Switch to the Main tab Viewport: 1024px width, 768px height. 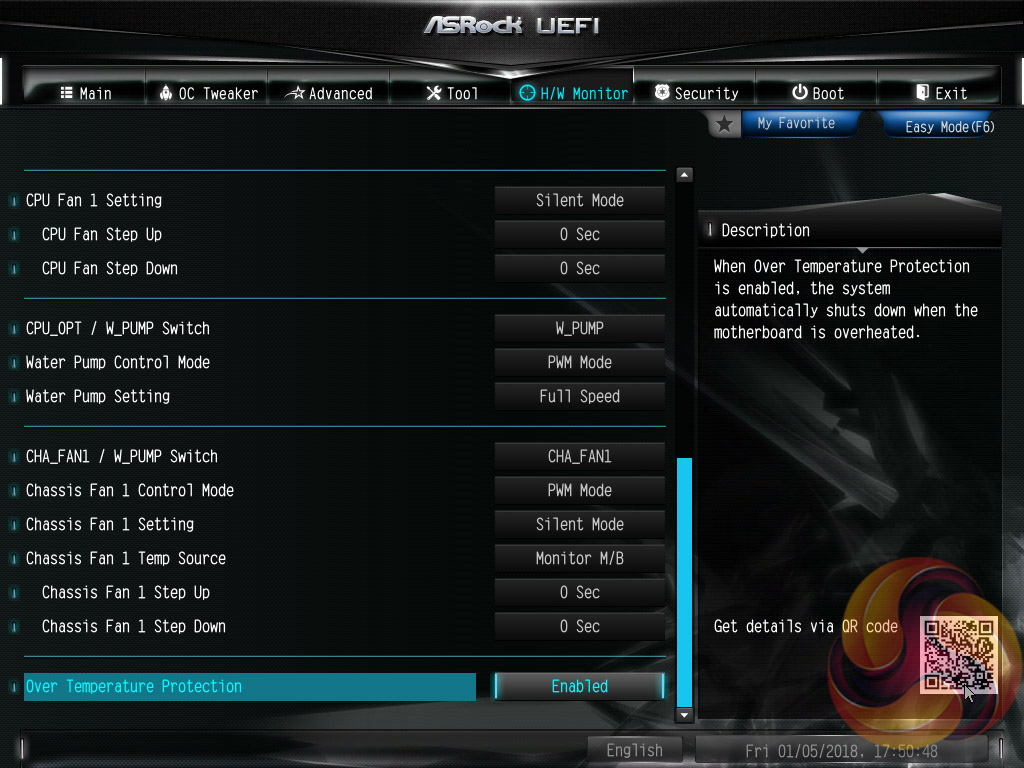point(85,93)
